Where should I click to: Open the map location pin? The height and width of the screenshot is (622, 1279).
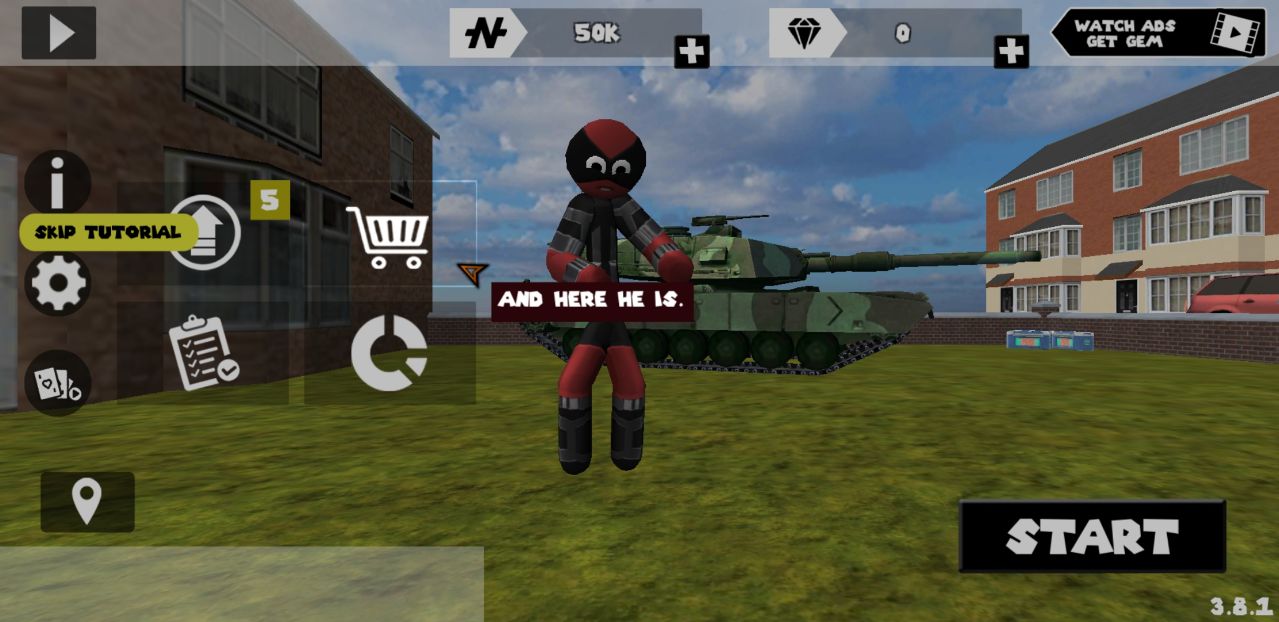coord(87,501)
